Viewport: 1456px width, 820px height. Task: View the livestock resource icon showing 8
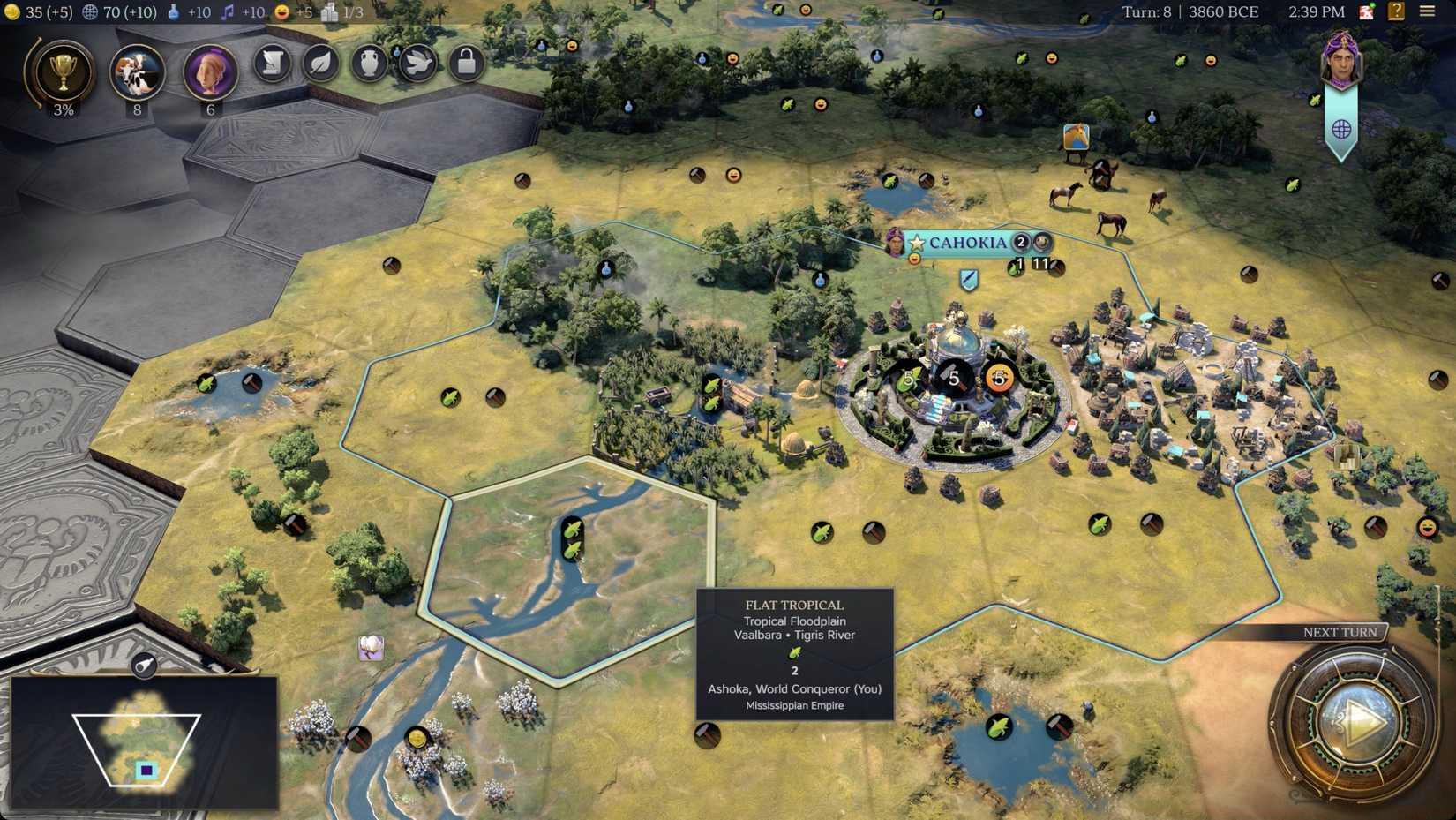(137, 71)
